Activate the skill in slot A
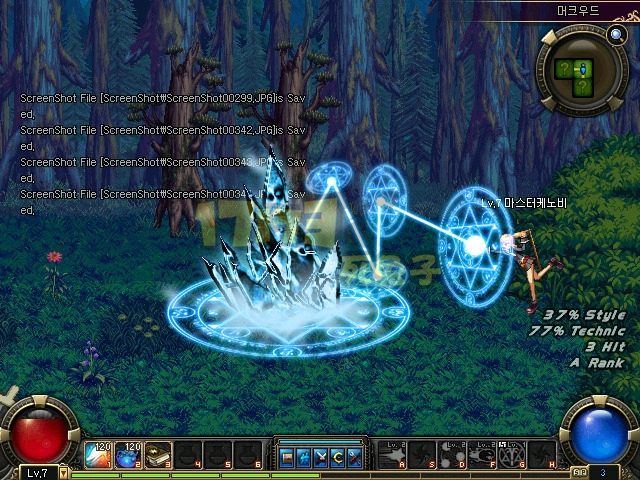The height and width of the screenshot is (480, 640). [392, 454]
